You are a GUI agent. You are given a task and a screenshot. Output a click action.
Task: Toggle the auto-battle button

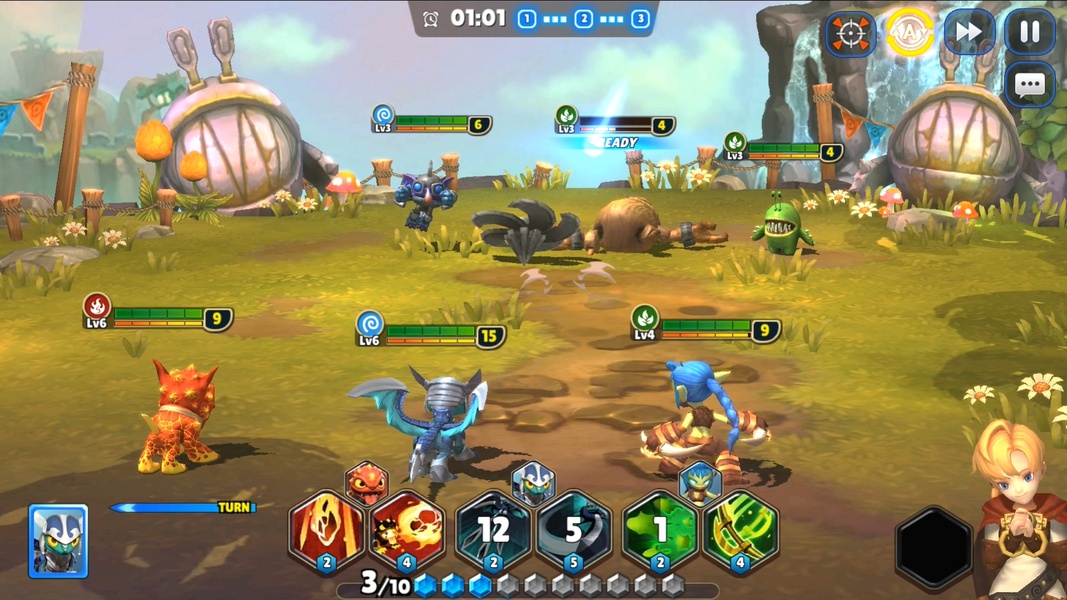click(x=909, y=33)
